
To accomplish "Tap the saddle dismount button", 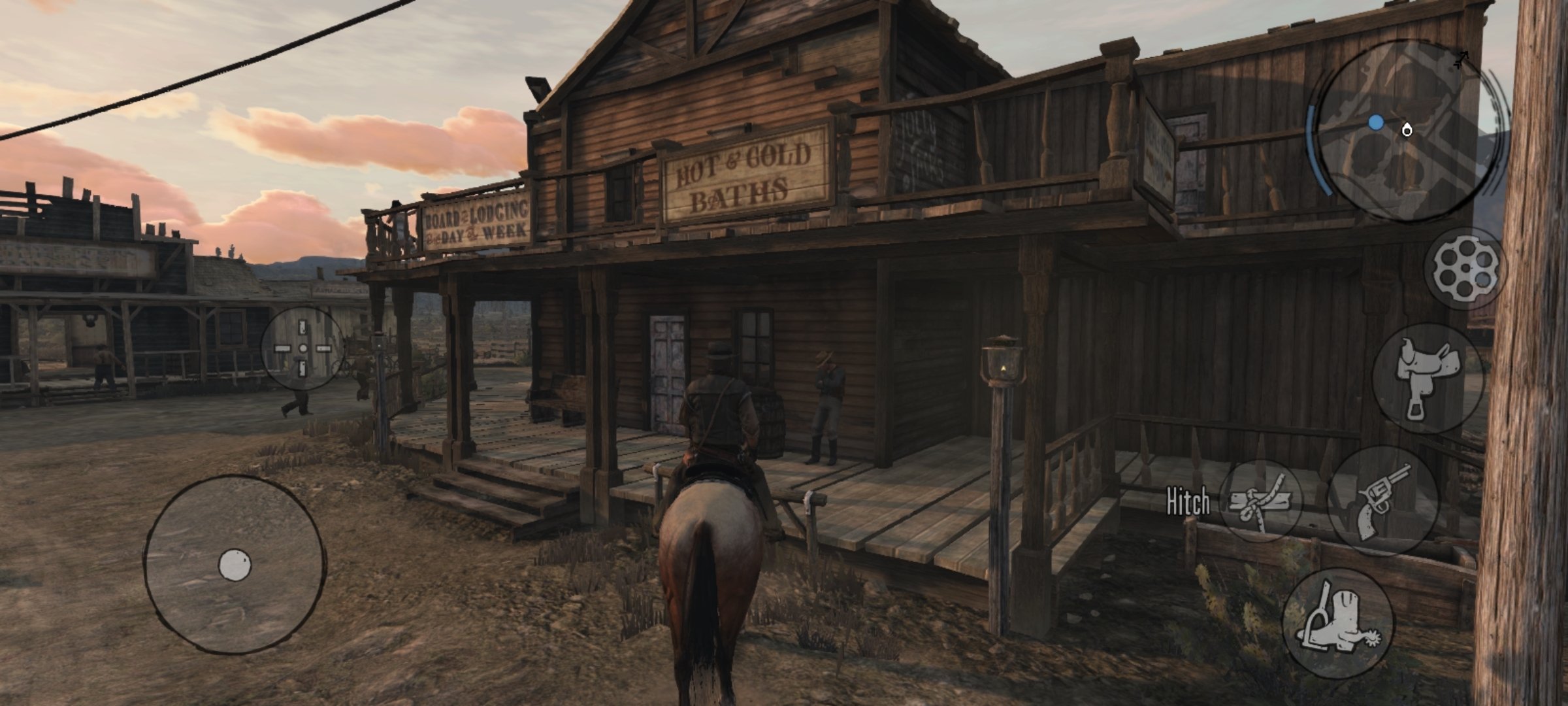I will (x=1429, y=378).
